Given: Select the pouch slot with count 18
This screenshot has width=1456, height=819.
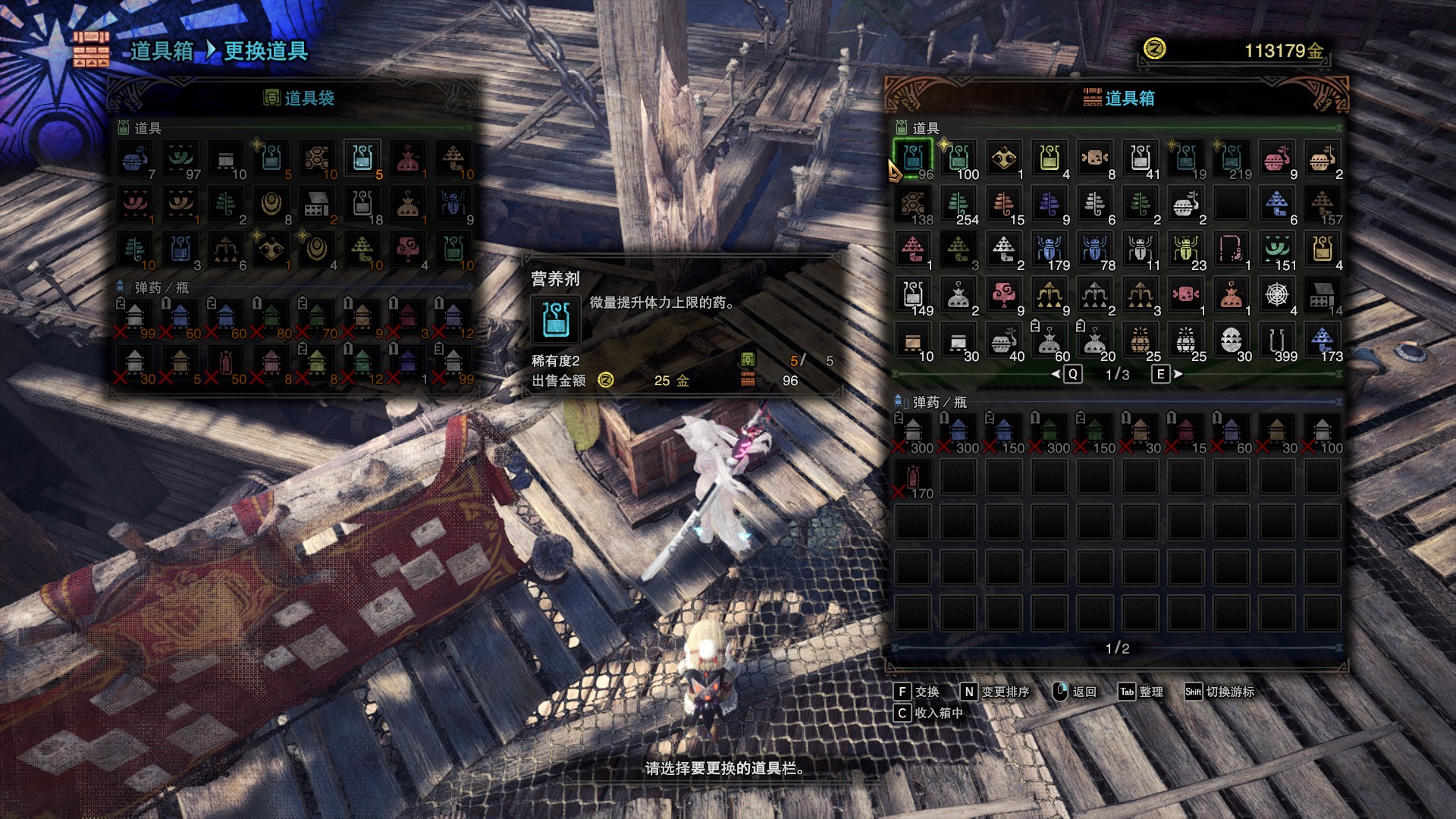Looking at the screenshot, I should (362, 205).
